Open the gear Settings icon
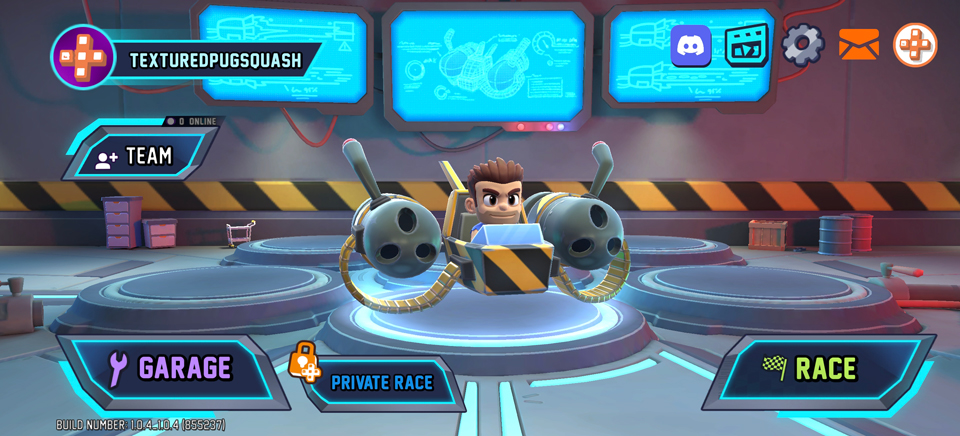The height and width of the screenshot is (436, 960). [x=802, y=45]
